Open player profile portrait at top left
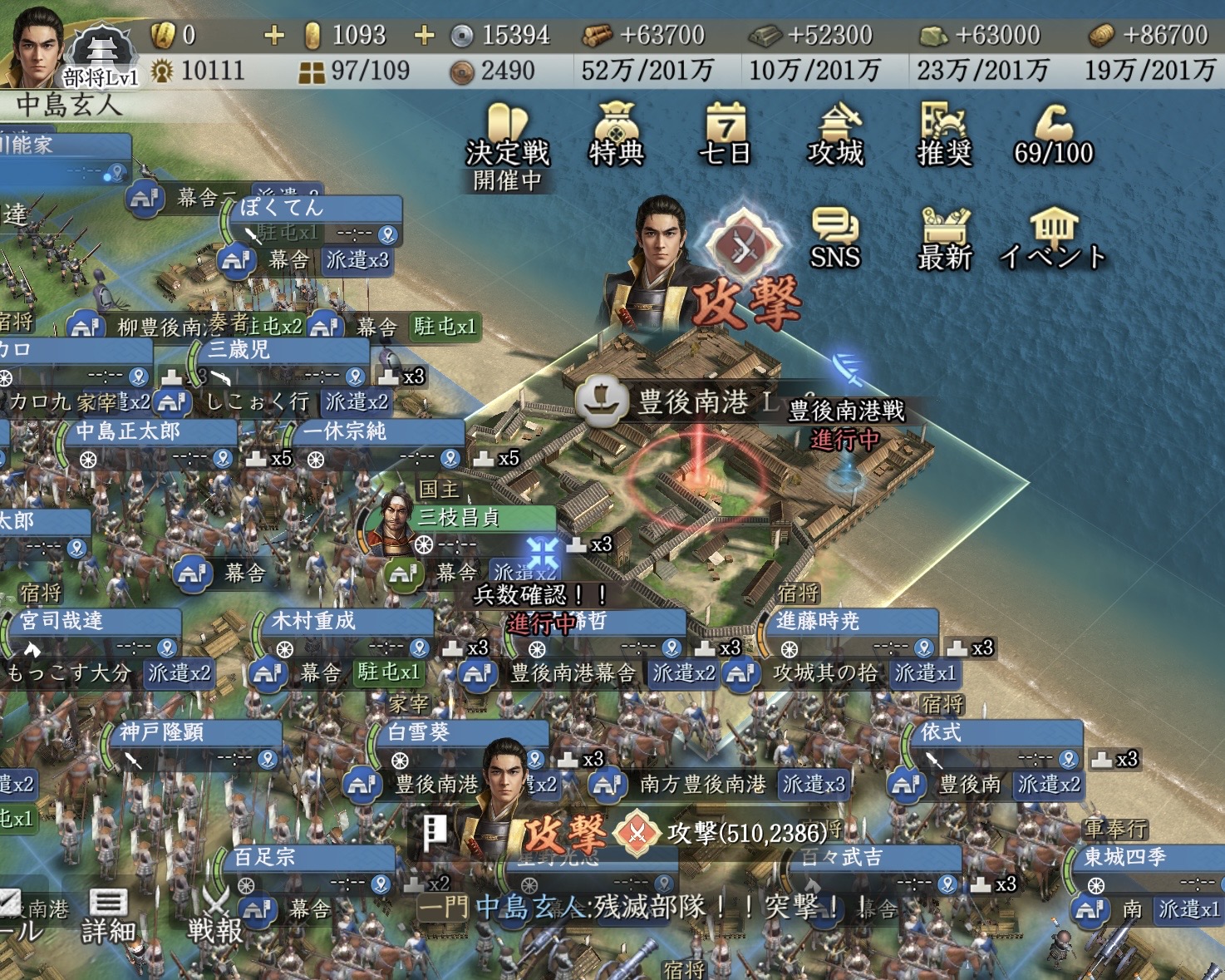 [37, 46]
